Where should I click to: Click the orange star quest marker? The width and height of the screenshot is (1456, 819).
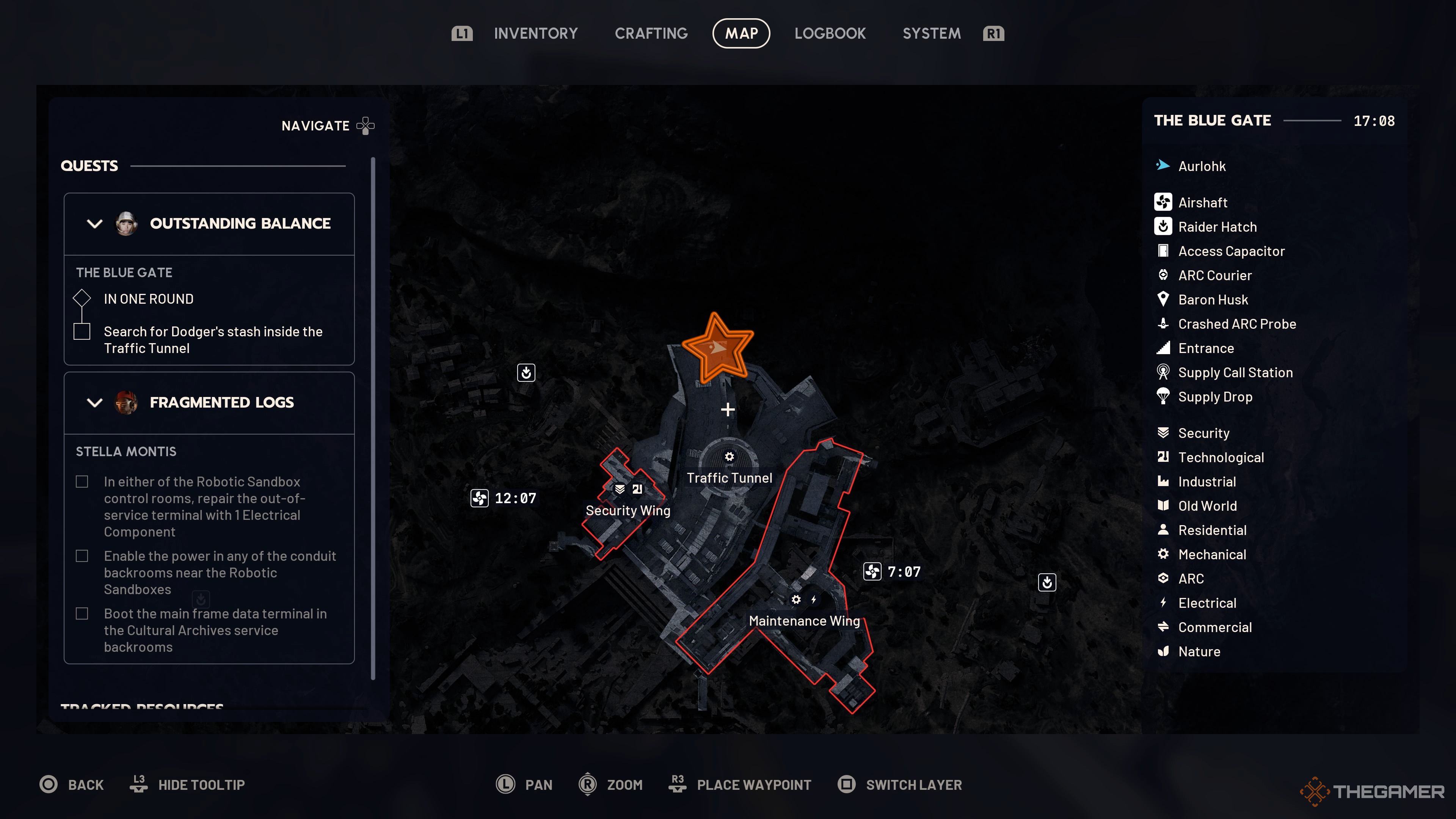[717, 348]
